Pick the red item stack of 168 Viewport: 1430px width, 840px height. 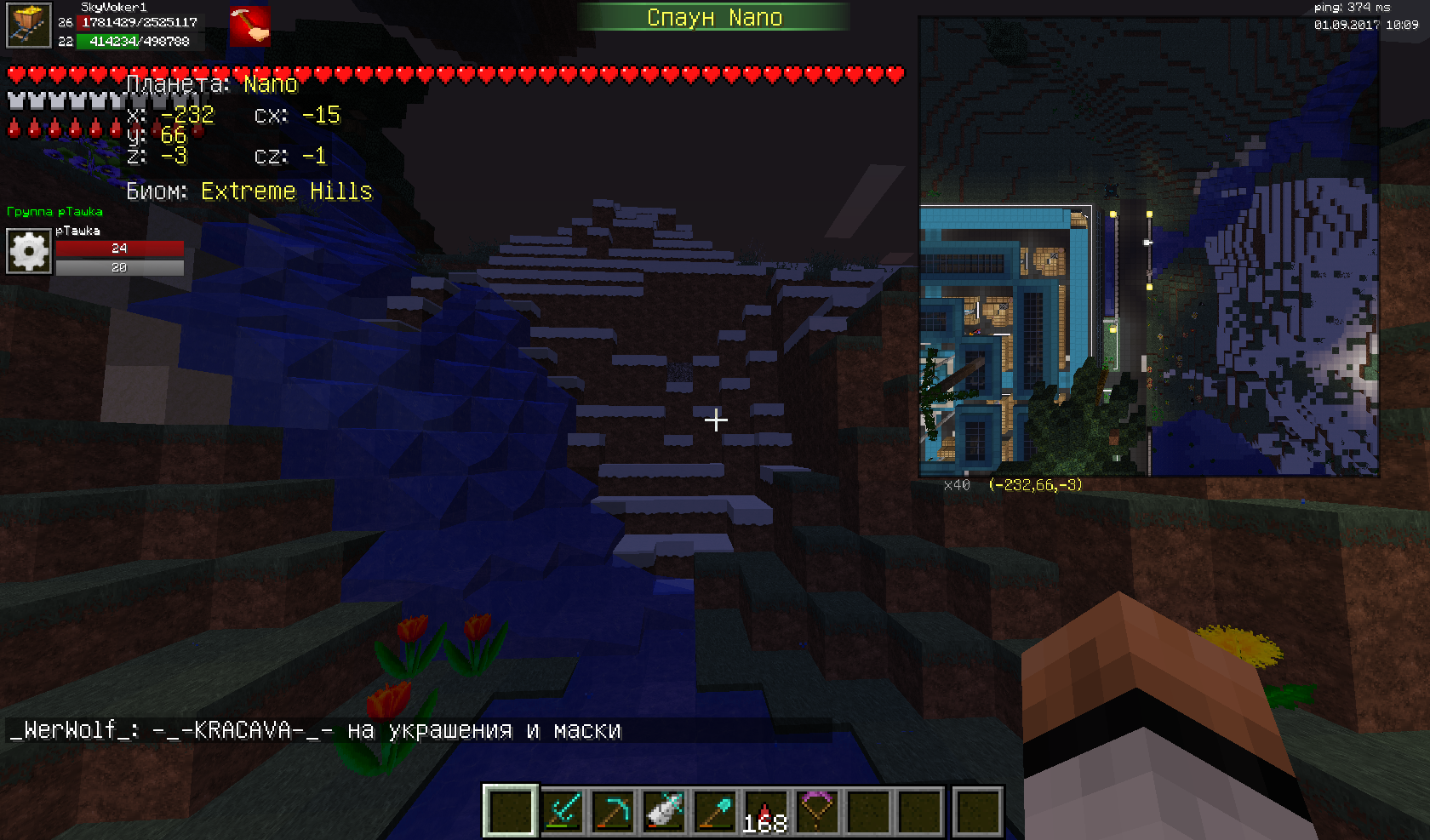[765, 809]
